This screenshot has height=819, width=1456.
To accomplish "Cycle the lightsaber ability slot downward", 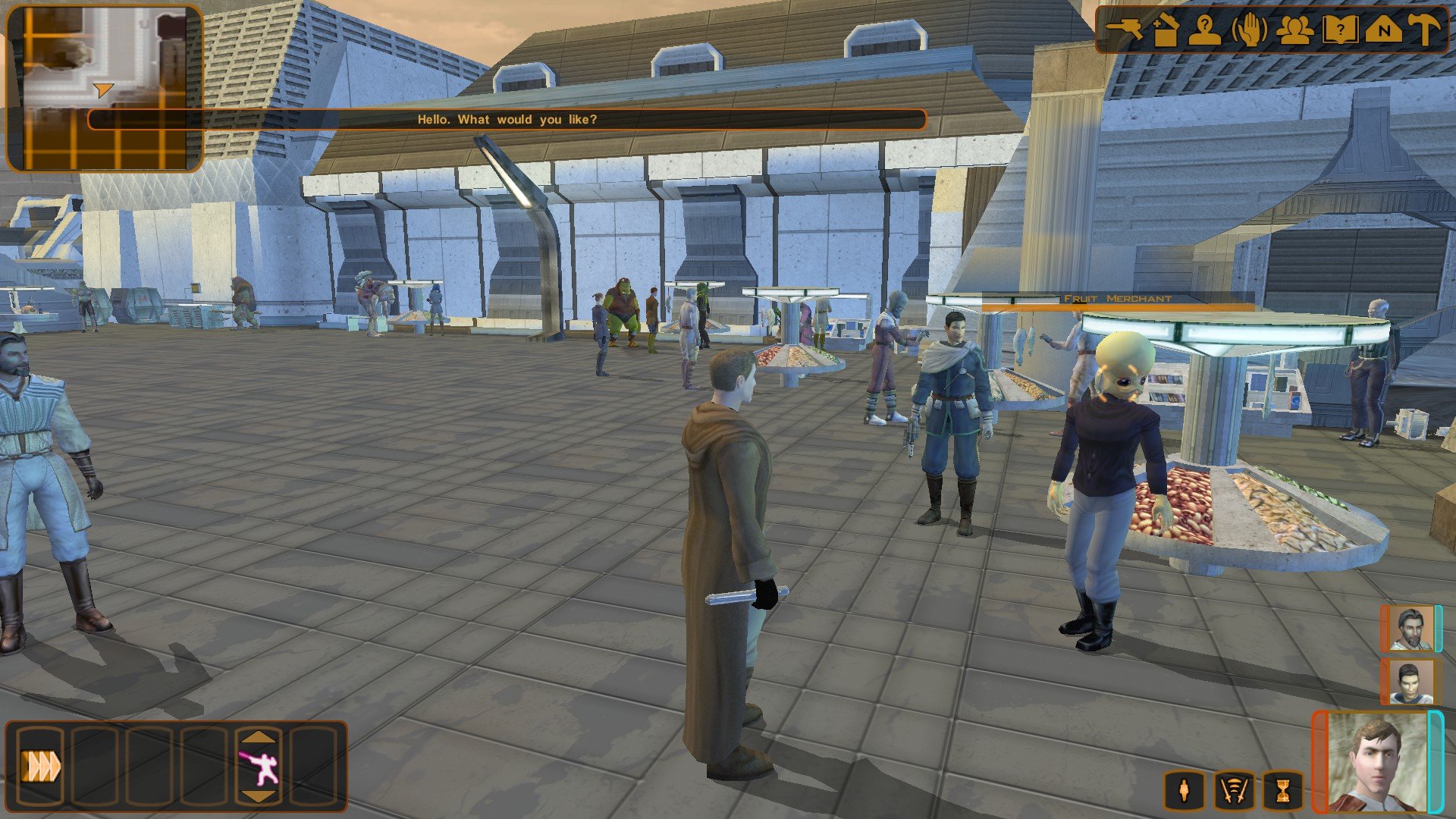I will pyautogui.click(x=259, y=796).
